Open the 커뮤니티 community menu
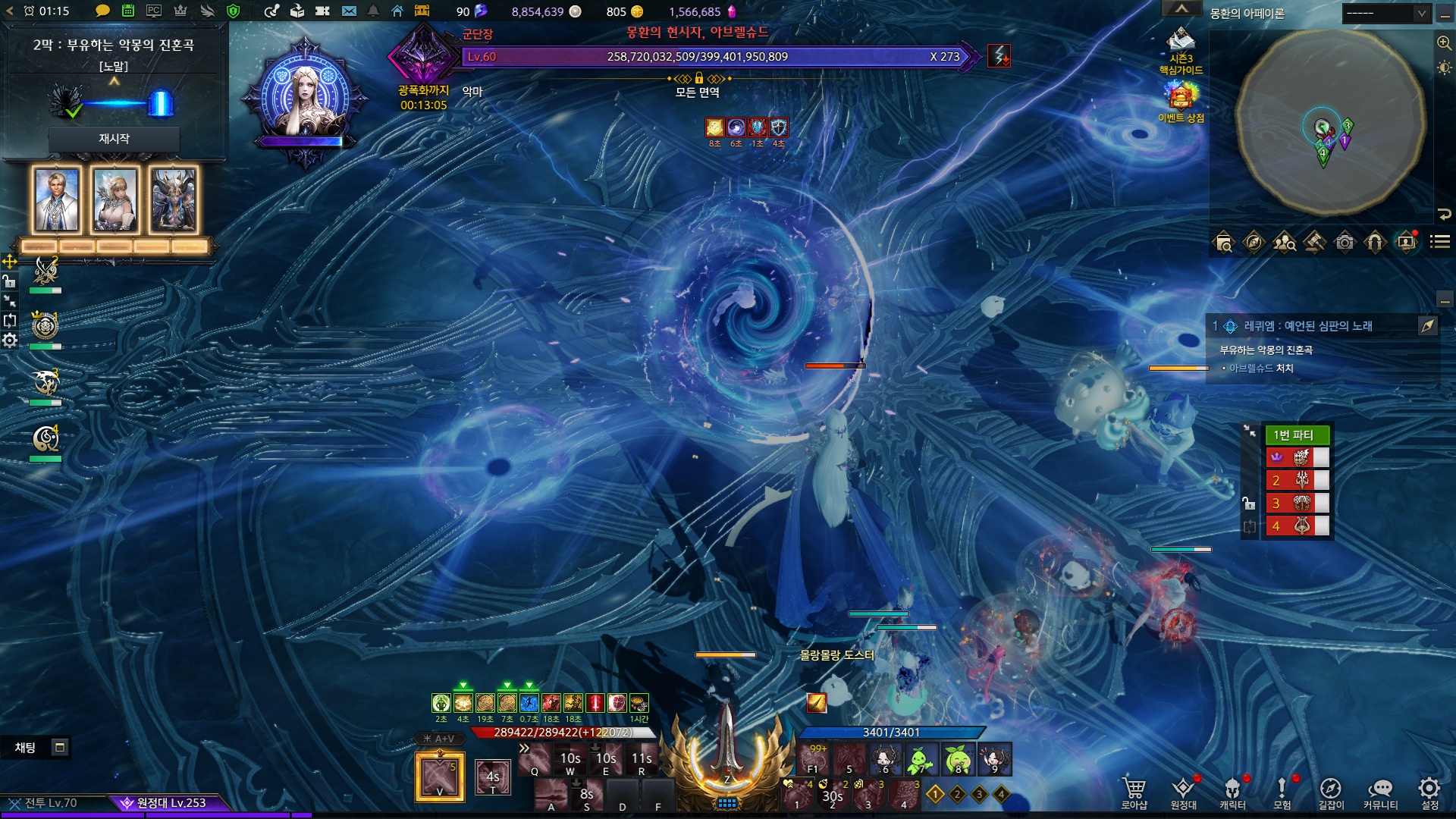The image size is (1456, 819). pos(1380,792)
